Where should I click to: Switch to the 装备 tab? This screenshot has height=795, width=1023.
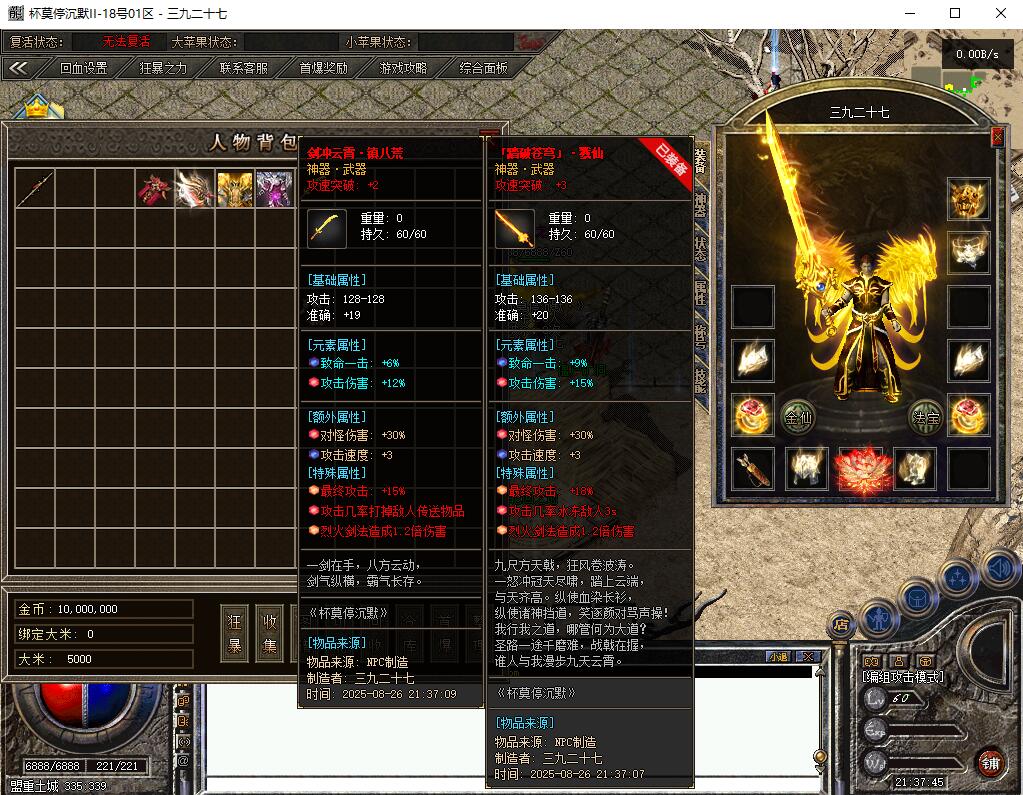click(700, 162)
